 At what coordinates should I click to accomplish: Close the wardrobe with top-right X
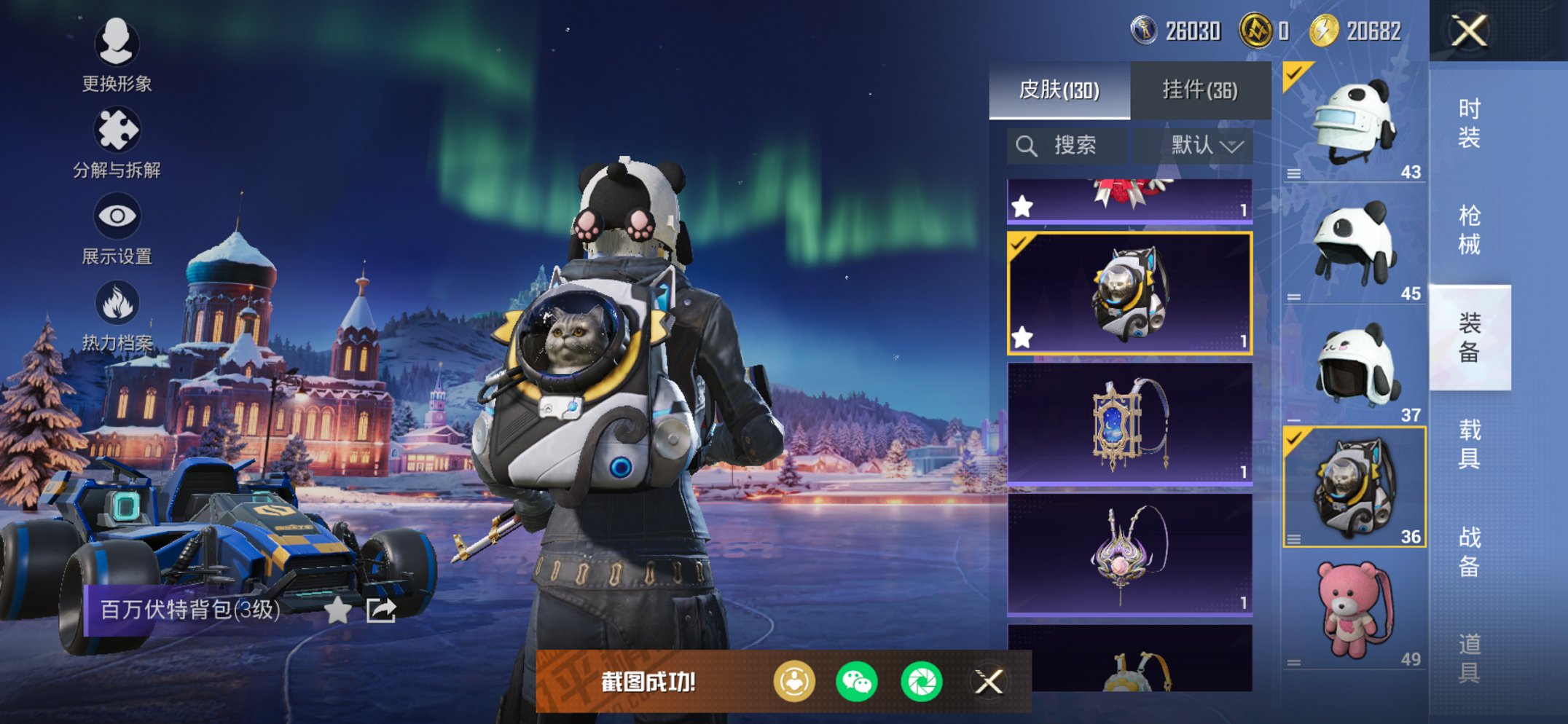point(1469,31)
